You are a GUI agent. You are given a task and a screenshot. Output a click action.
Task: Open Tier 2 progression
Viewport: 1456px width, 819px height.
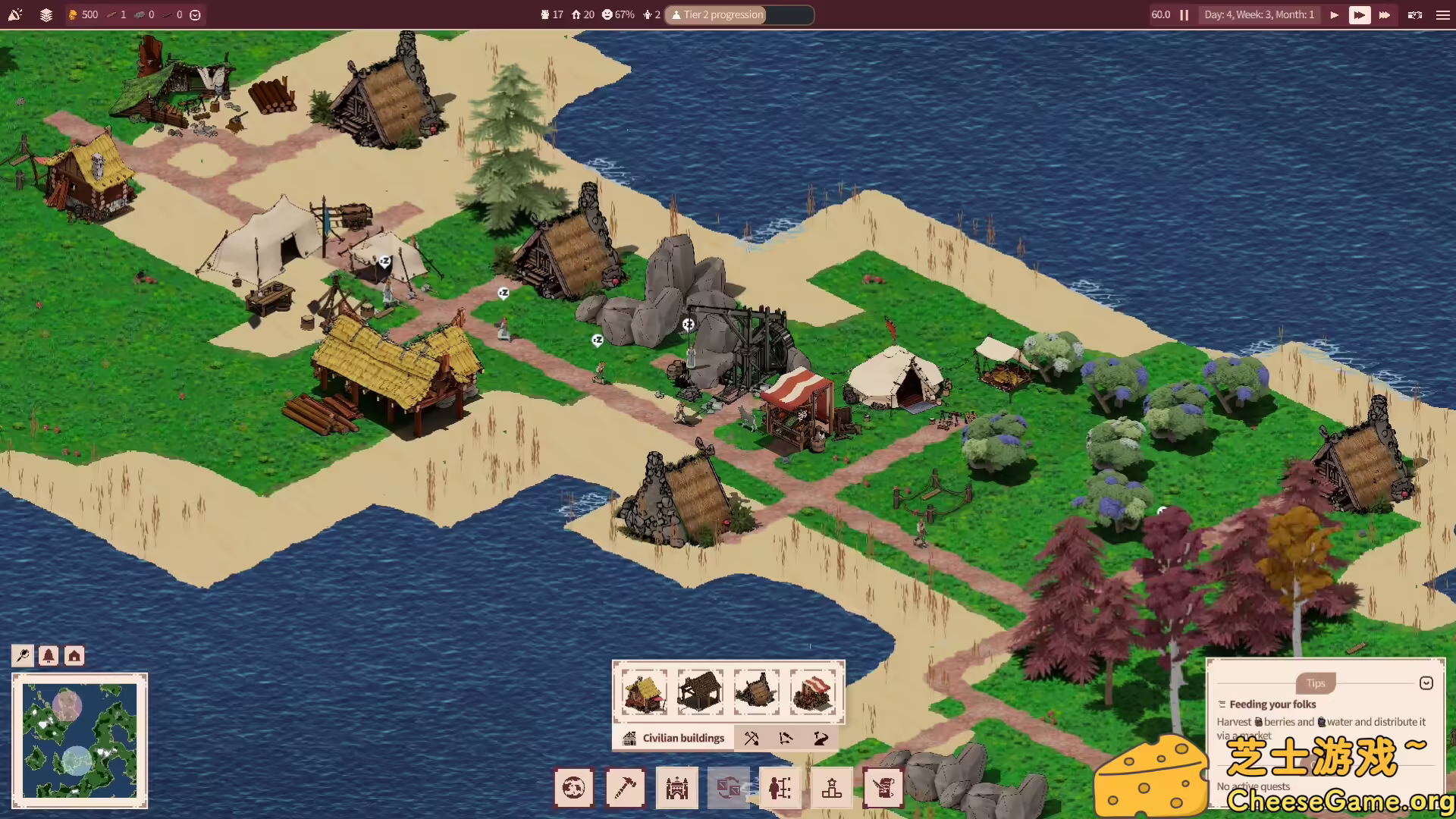(x=715, y=14)
